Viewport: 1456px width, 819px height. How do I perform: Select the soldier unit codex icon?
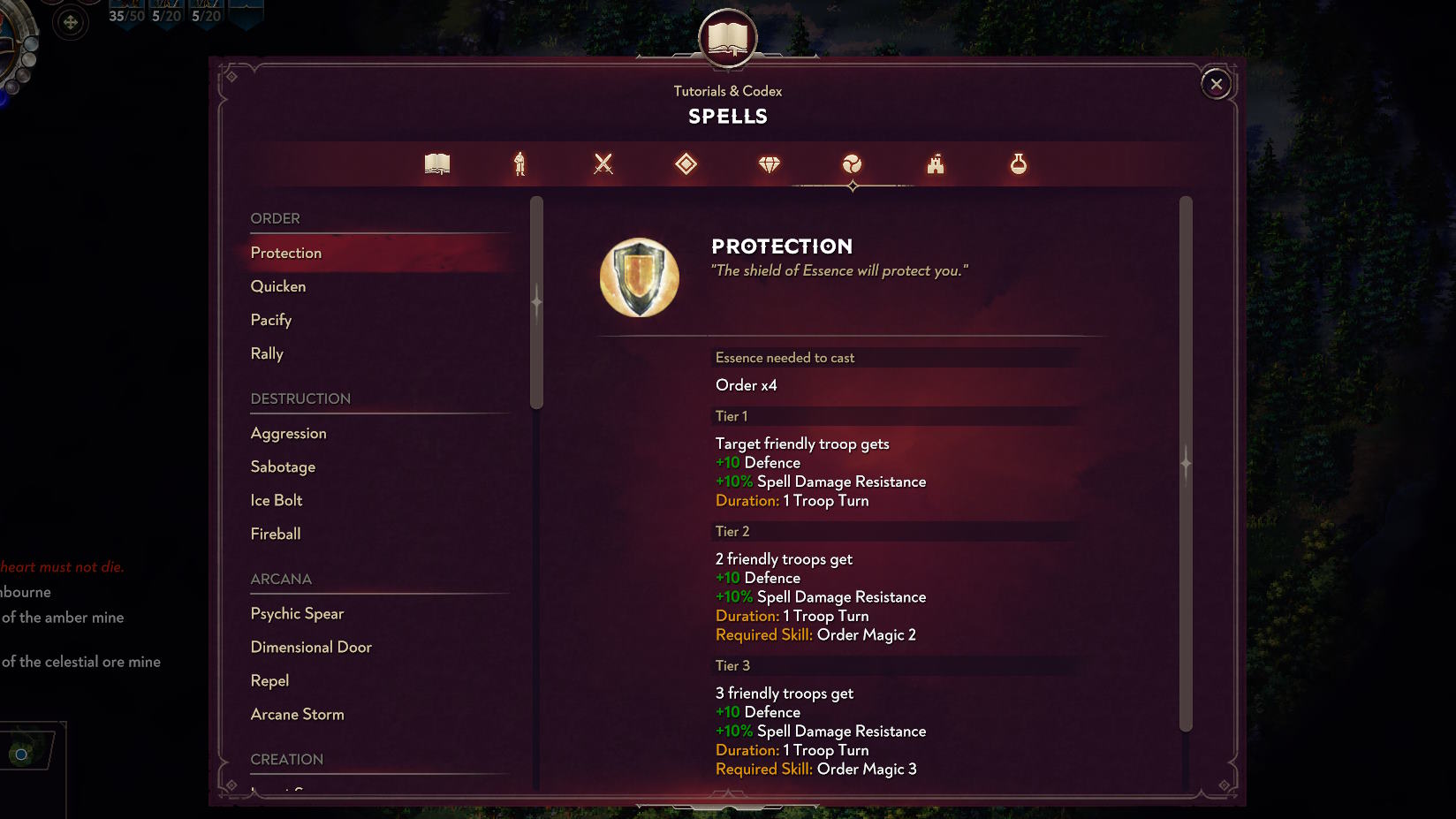click(519, 163)
